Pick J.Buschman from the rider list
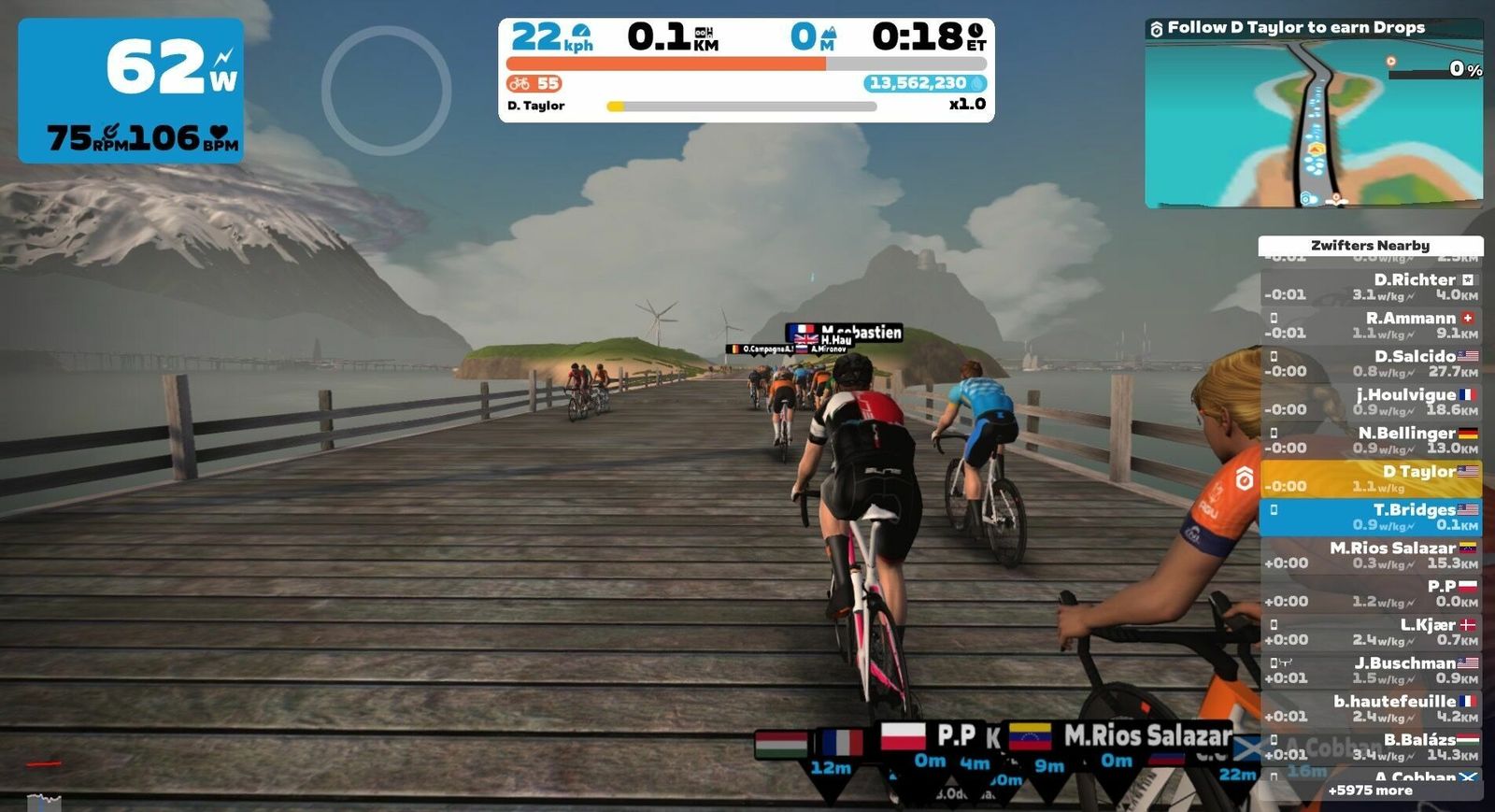Screen dimensions: 1495x812 [1370, 670]
